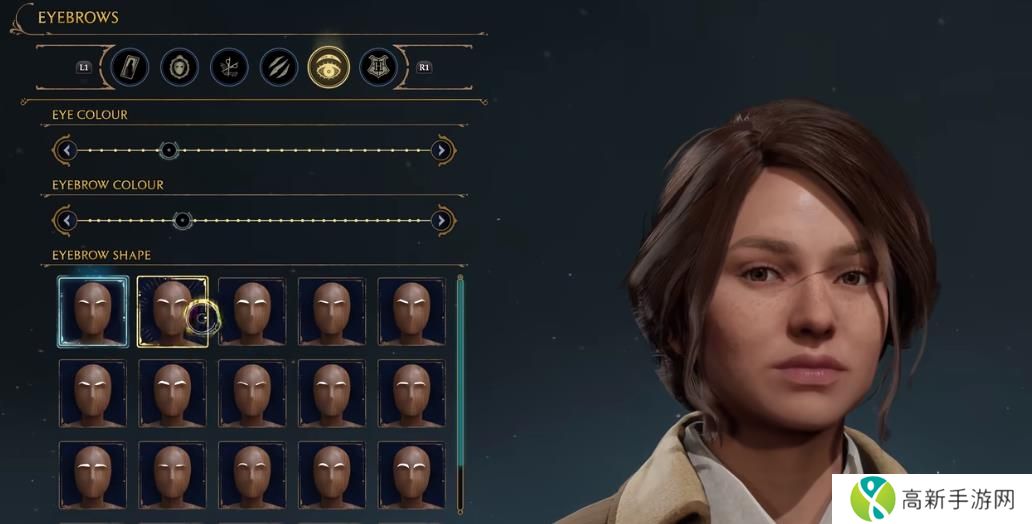Click the Eye Colour slider handle
Image resolution: width=1032 pixels, height=524 pixels.
pos(169,151)
